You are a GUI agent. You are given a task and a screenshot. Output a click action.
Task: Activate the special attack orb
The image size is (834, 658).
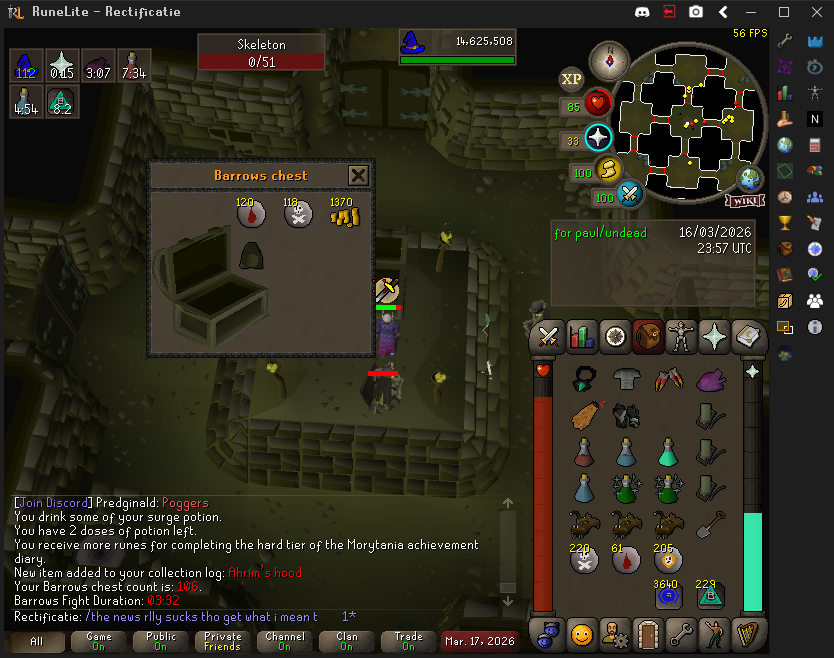pos(630,193)
